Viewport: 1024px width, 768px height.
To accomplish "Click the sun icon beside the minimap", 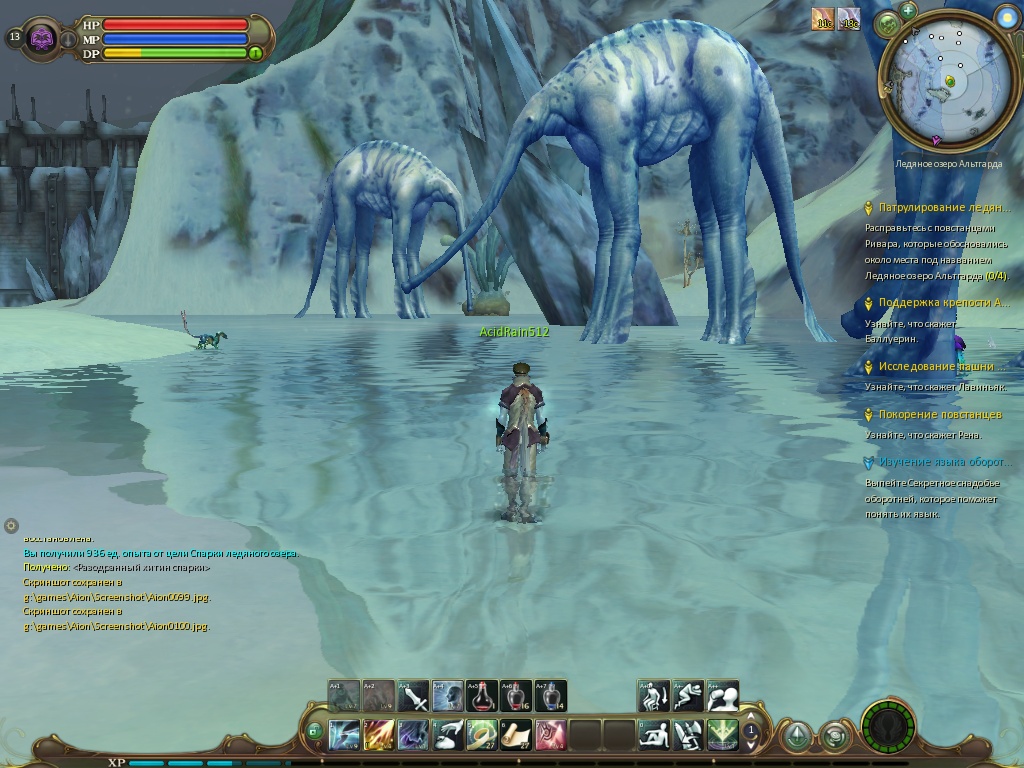I will coord(1008,15).
